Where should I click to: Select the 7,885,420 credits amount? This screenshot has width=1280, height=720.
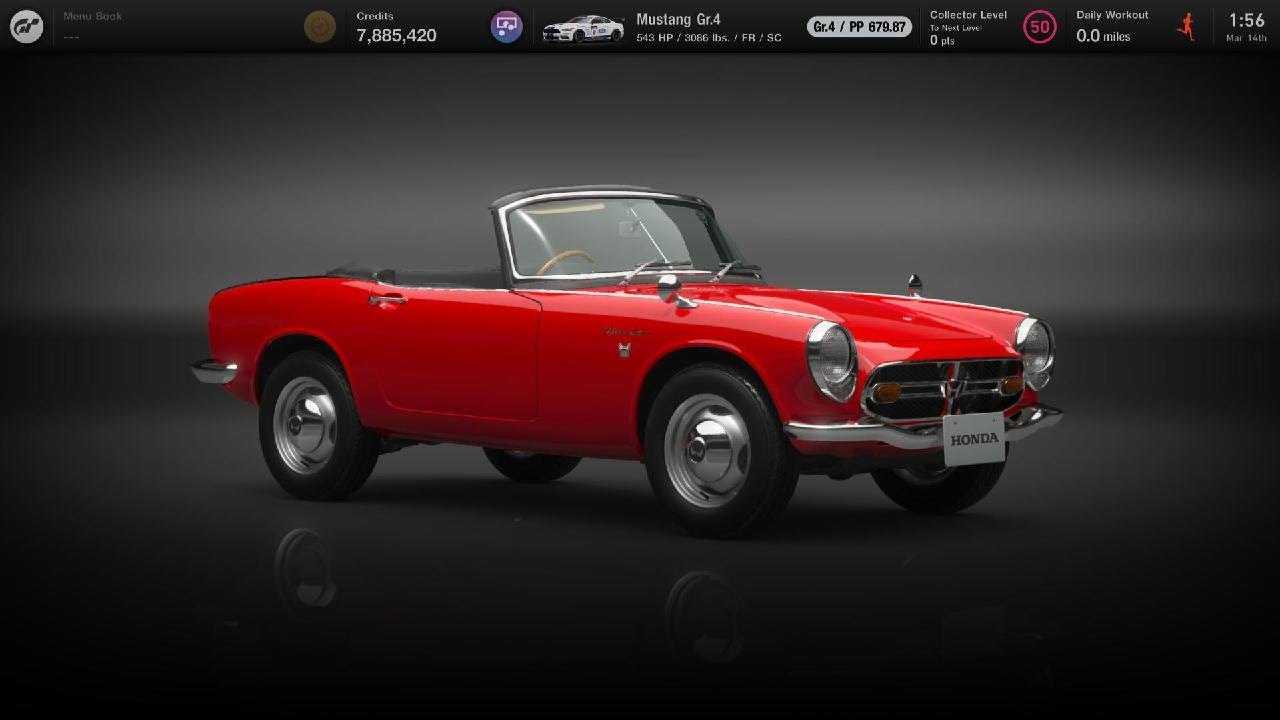pyautogui.click(x=395, y=34)
